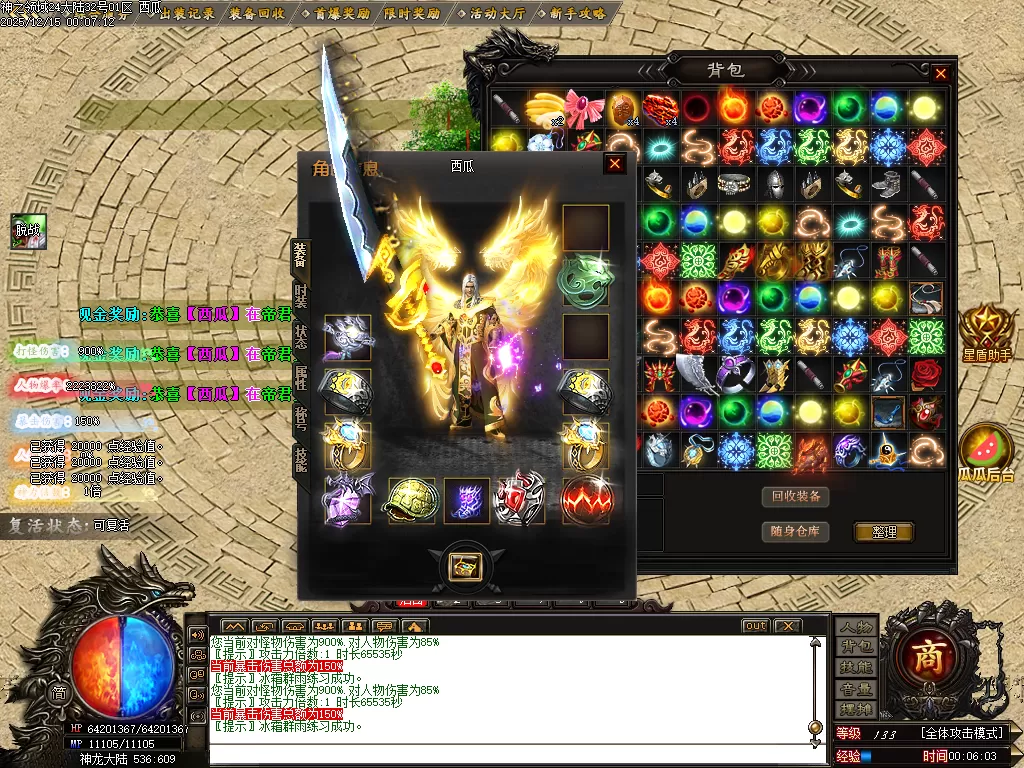Open the 装备回收 equipment recycling menu
This screenshot has height=768, width=1024.
point(256,14)
